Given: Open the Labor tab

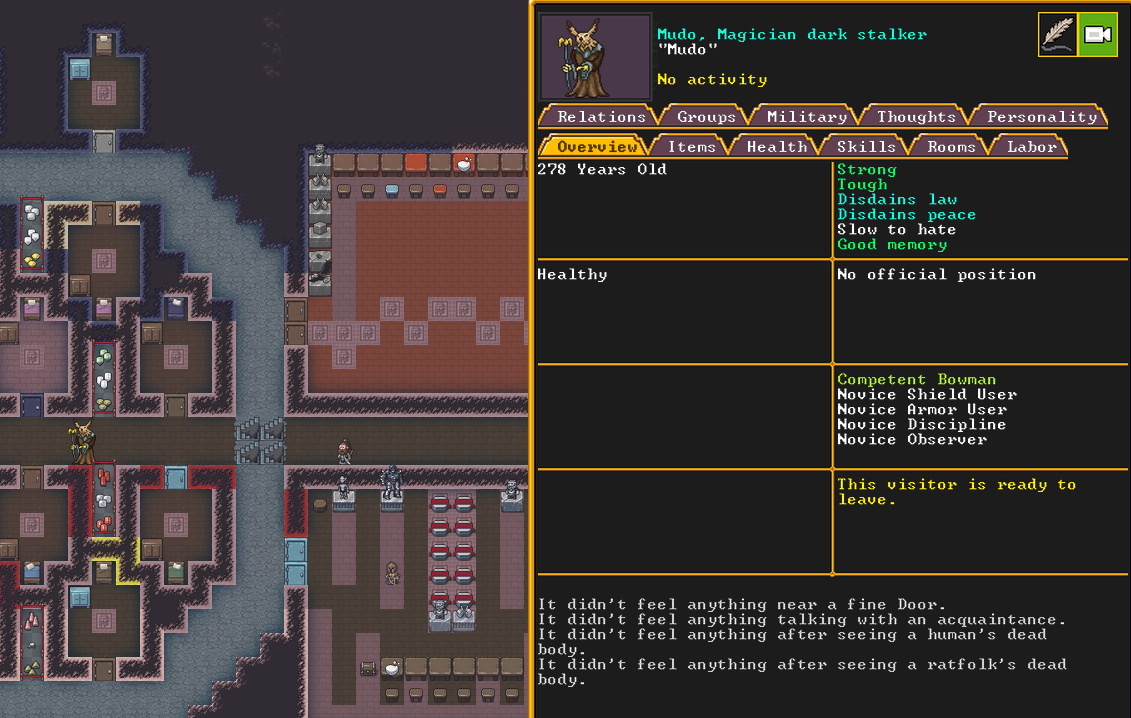Looking at the screenshot, I should pyautogui.click(x=1031, y=147).
